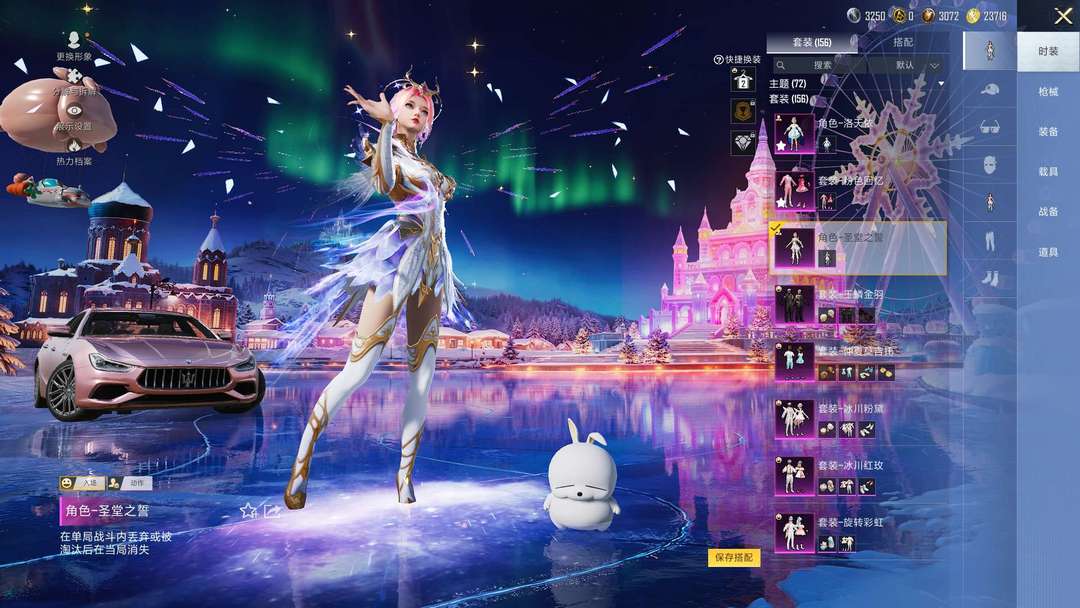Switch to the 战备 category

pos(1047,212)
